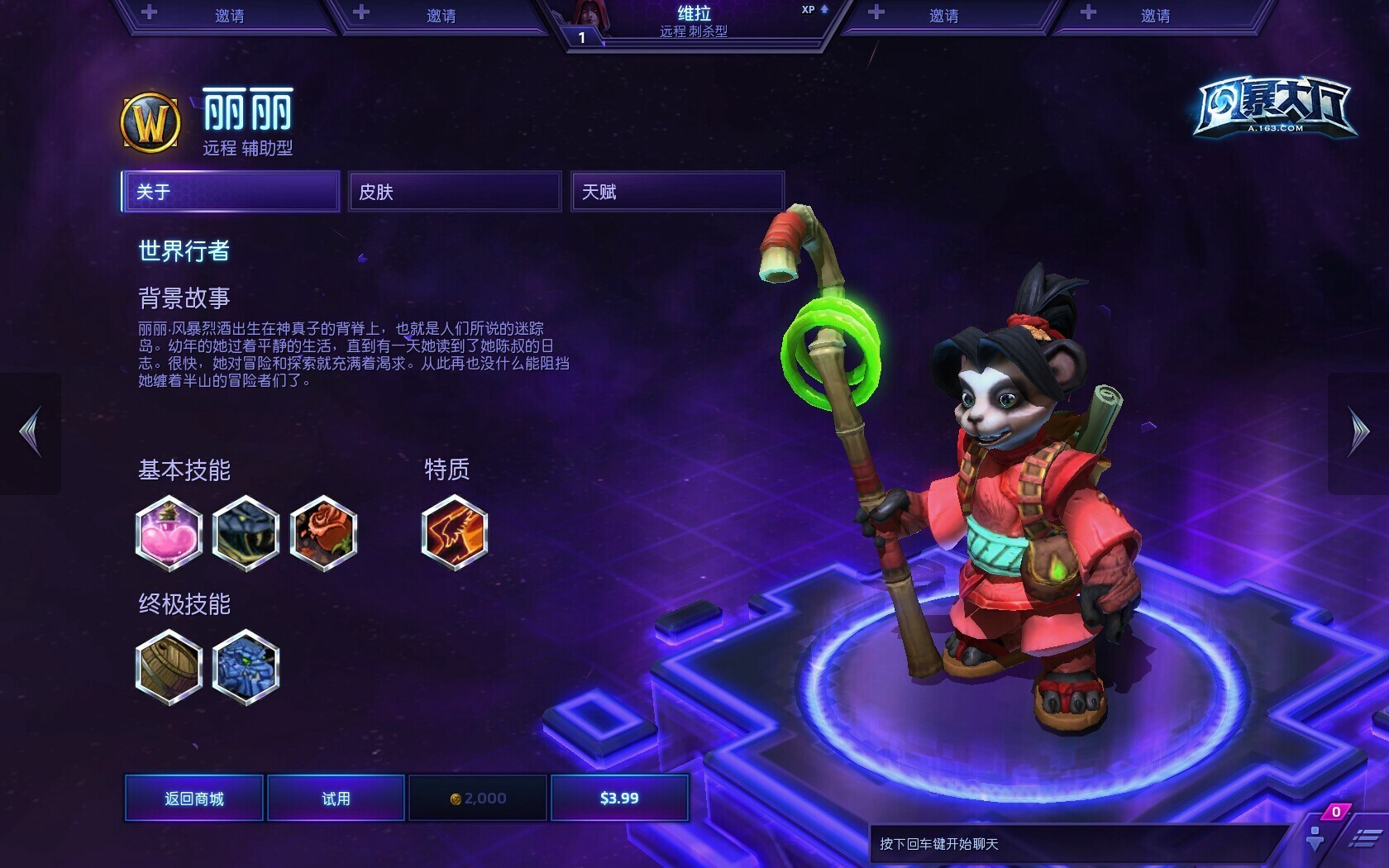The width and height of the screenshot is (1389, 868).
Task: Select the 关于 (About) tab
Action: [231, 192]
